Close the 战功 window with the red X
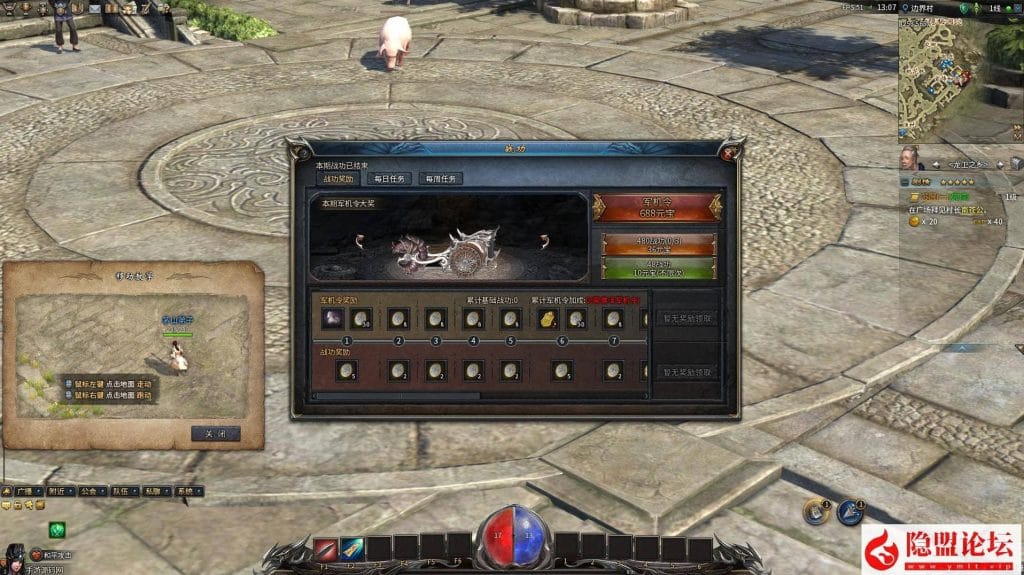The image size is (1024, 575). (730, 152)
